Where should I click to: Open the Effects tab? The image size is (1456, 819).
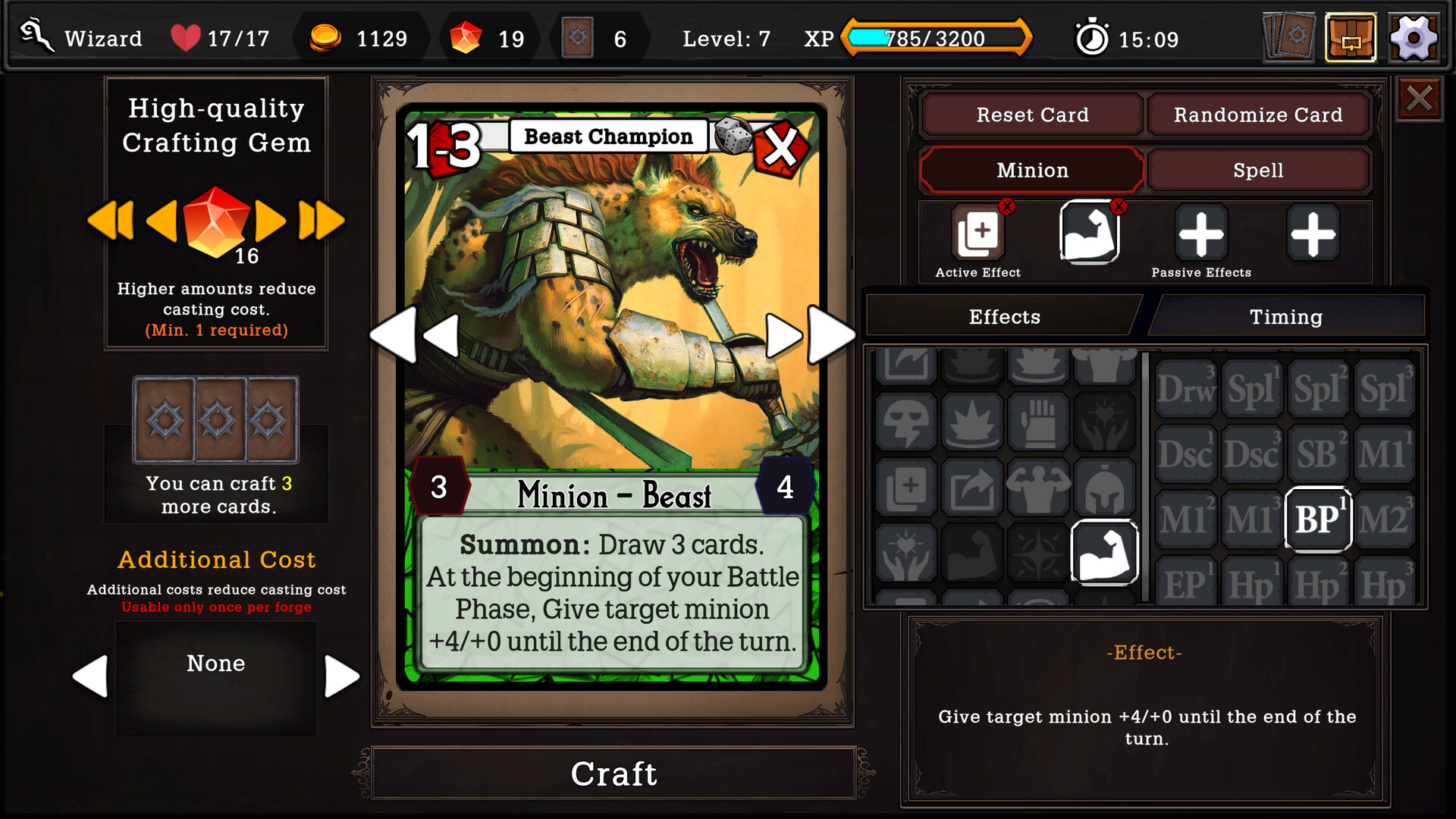(x=1004, y=316)
